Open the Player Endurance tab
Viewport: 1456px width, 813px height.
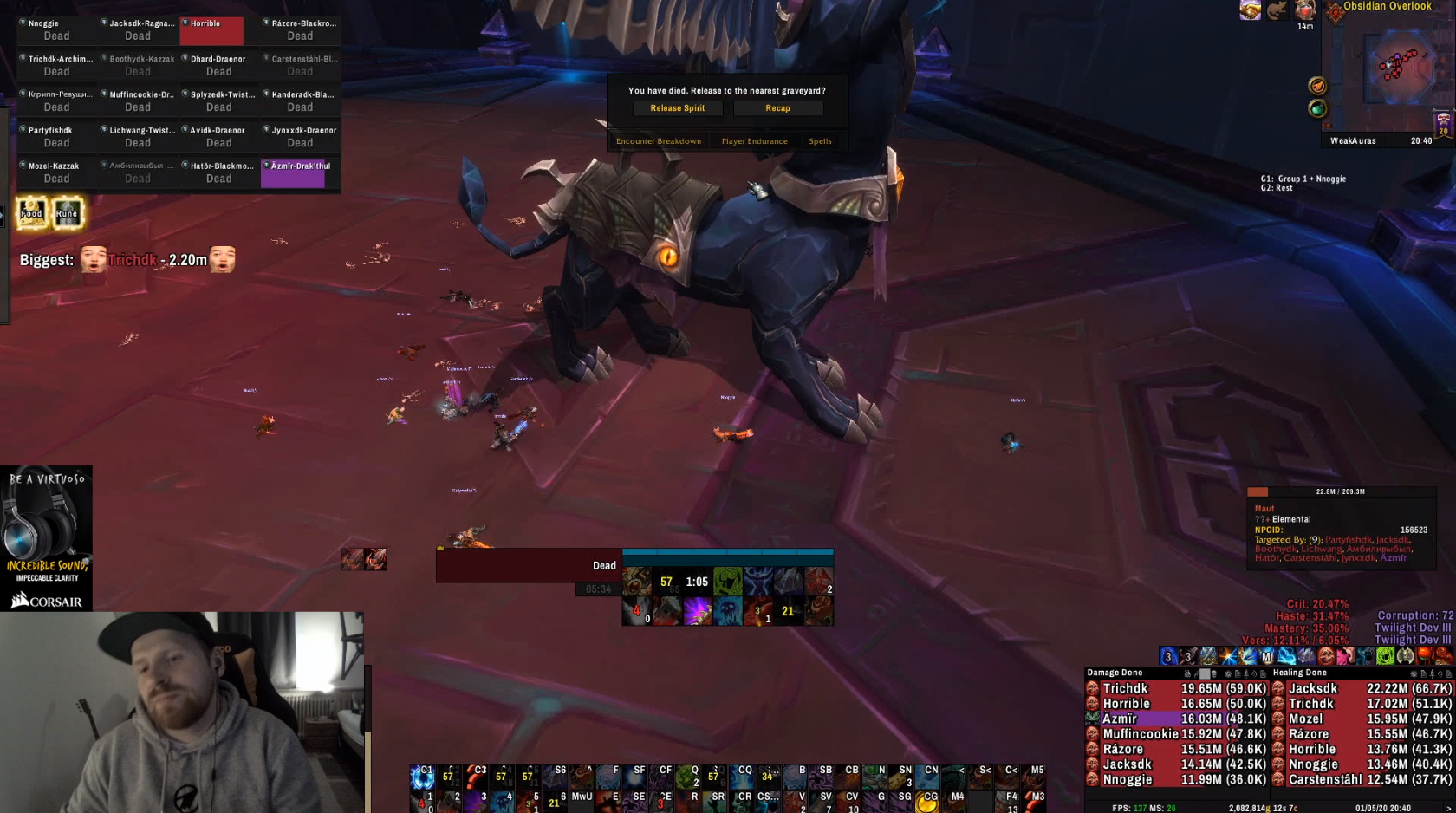pyautogui.click(x=753, y=140)
